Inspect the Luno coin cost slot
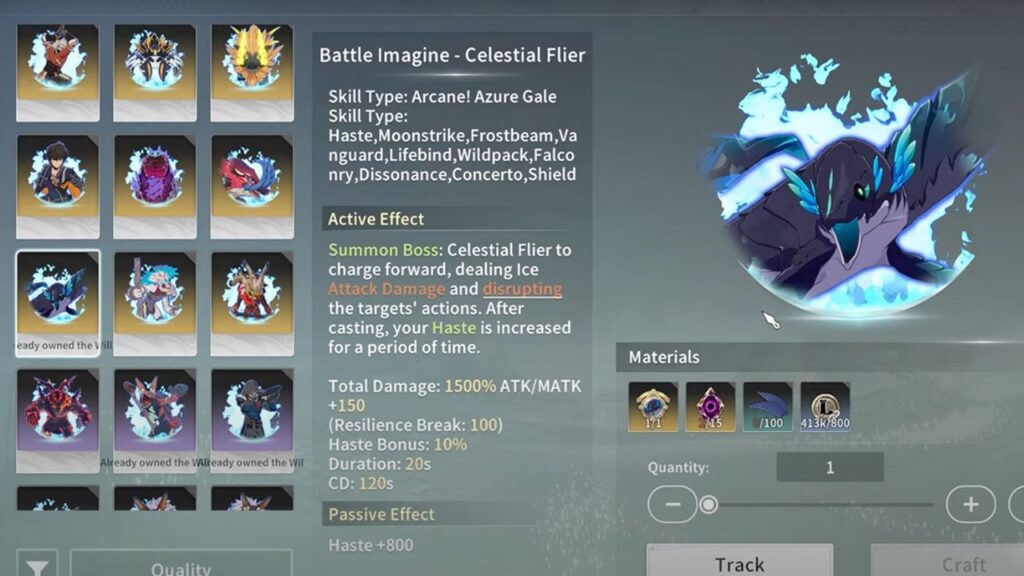1024x576 pixels. [x=825, y=406]
